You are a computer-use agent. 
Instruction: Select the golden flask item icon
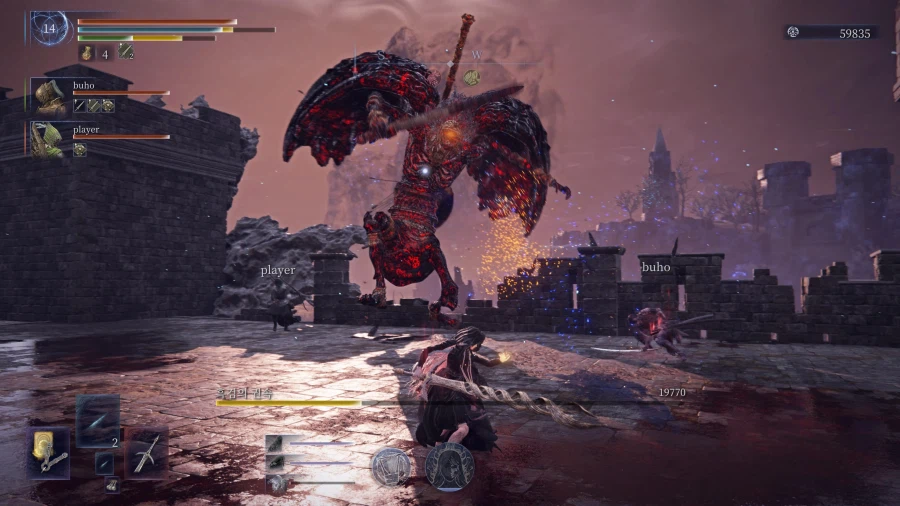tap(86, 53)
